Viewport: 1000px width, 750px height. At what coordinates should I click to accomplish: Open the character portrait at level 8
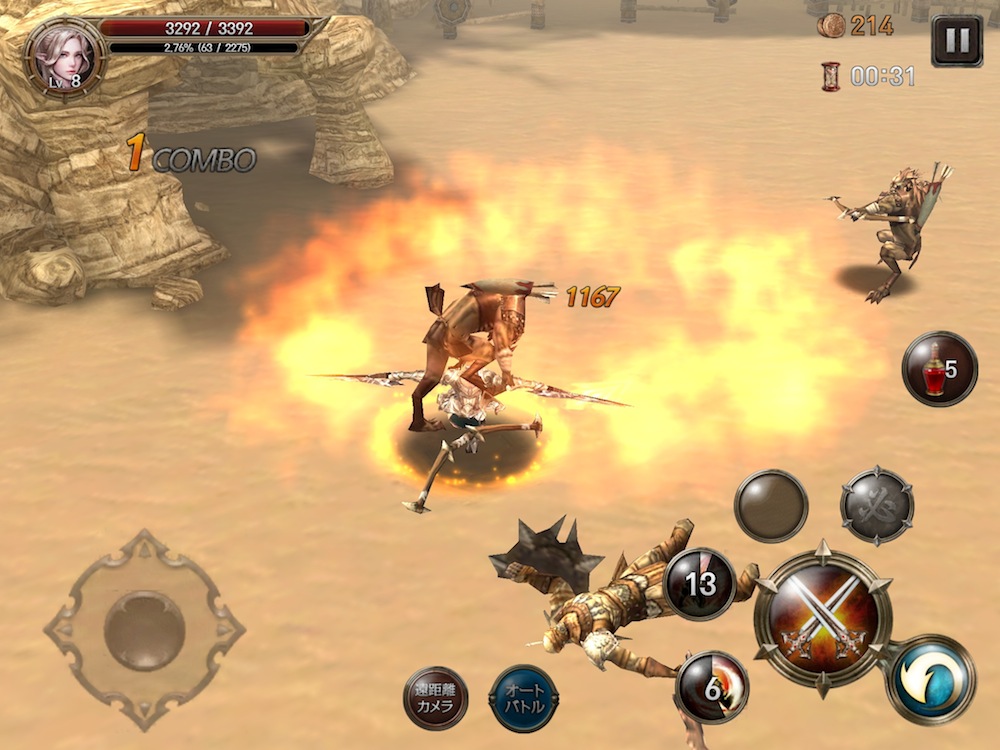(x=63, y=54)
